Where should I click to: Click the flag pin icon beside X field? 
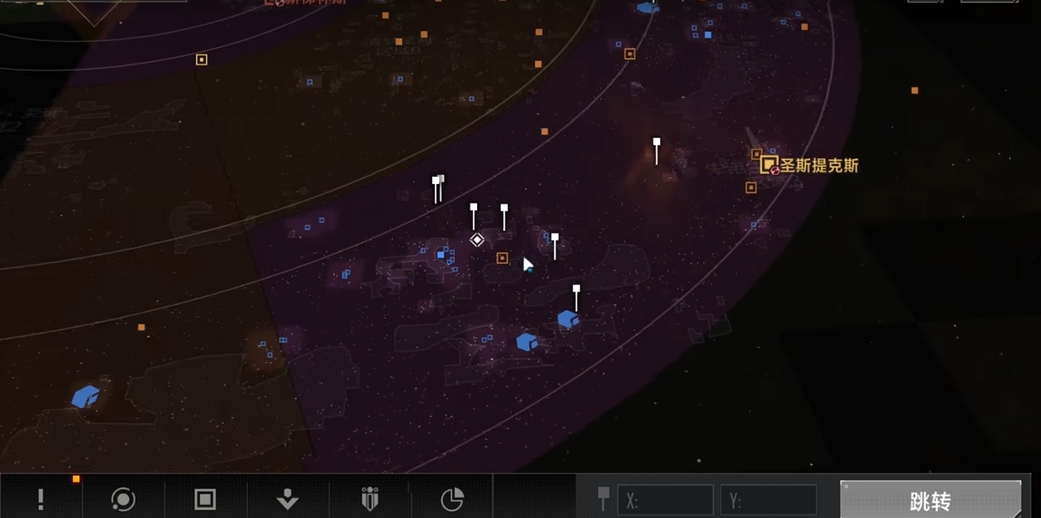pos(603,498)
